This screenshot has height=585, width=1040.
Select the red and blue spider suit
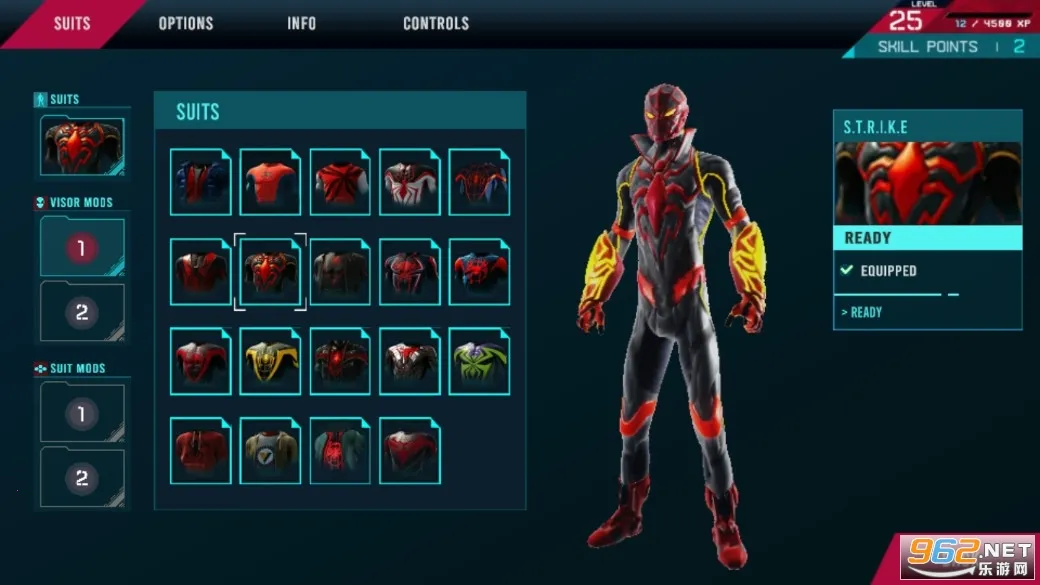coord(479,272)
